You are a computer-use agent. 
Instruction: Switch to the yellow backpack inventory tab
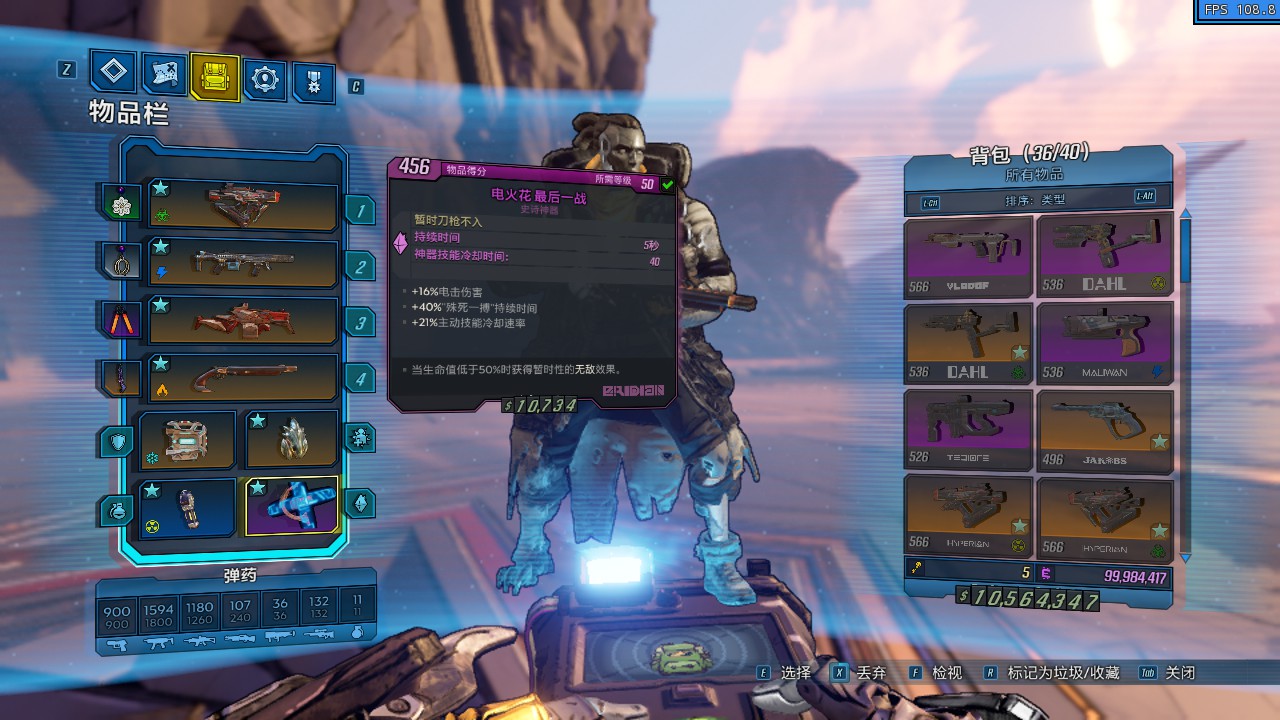[215, 78]
